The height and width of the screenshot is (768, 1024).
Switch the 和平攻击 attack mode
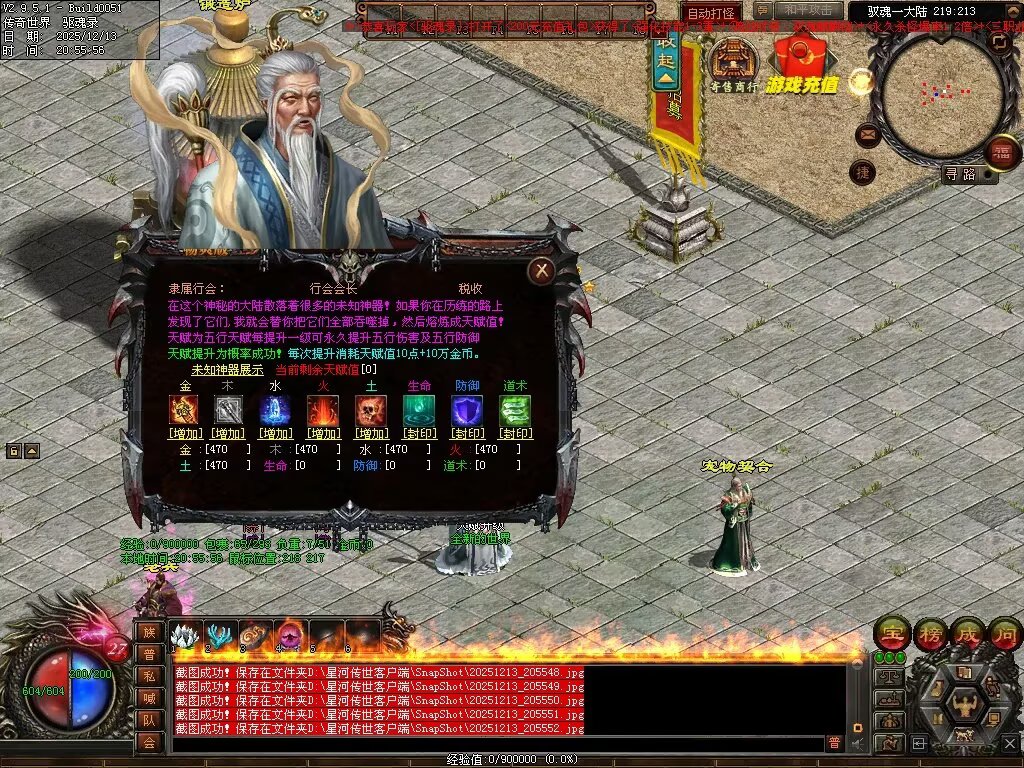(x=807, y=11)
